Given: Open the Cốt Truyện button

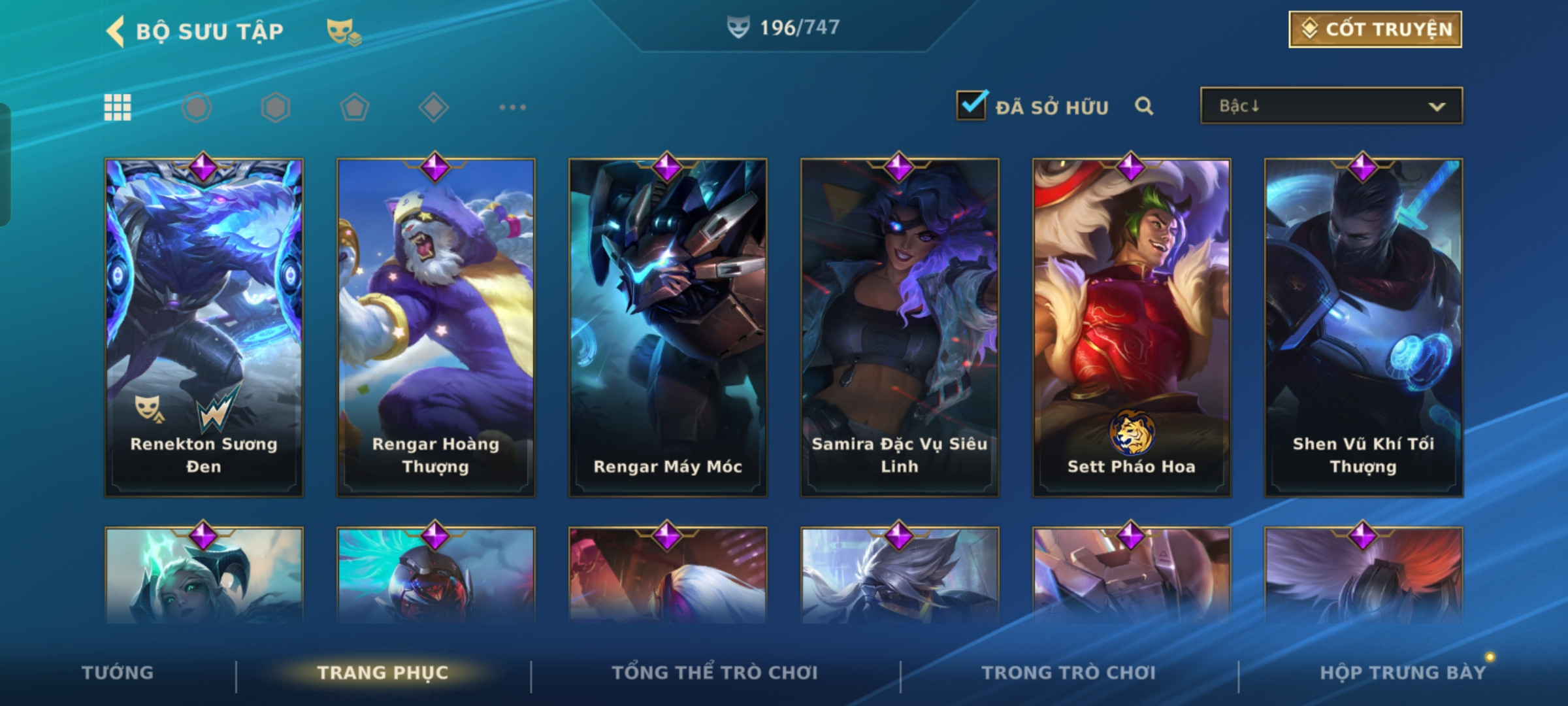Looking at the screenshot, I should tap(1375, 29).
